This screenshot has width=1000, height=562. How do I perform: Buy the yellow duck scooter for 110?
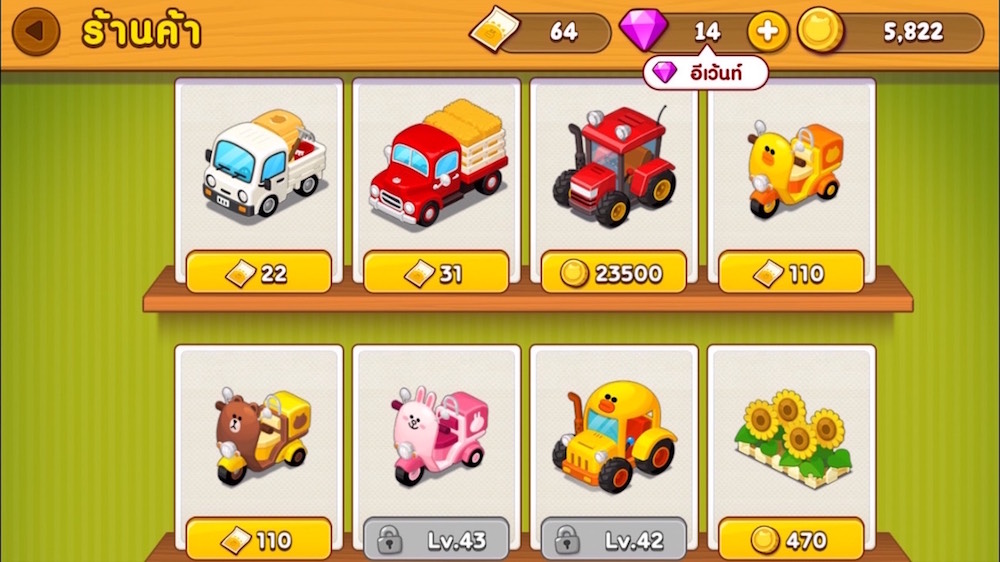791,272
